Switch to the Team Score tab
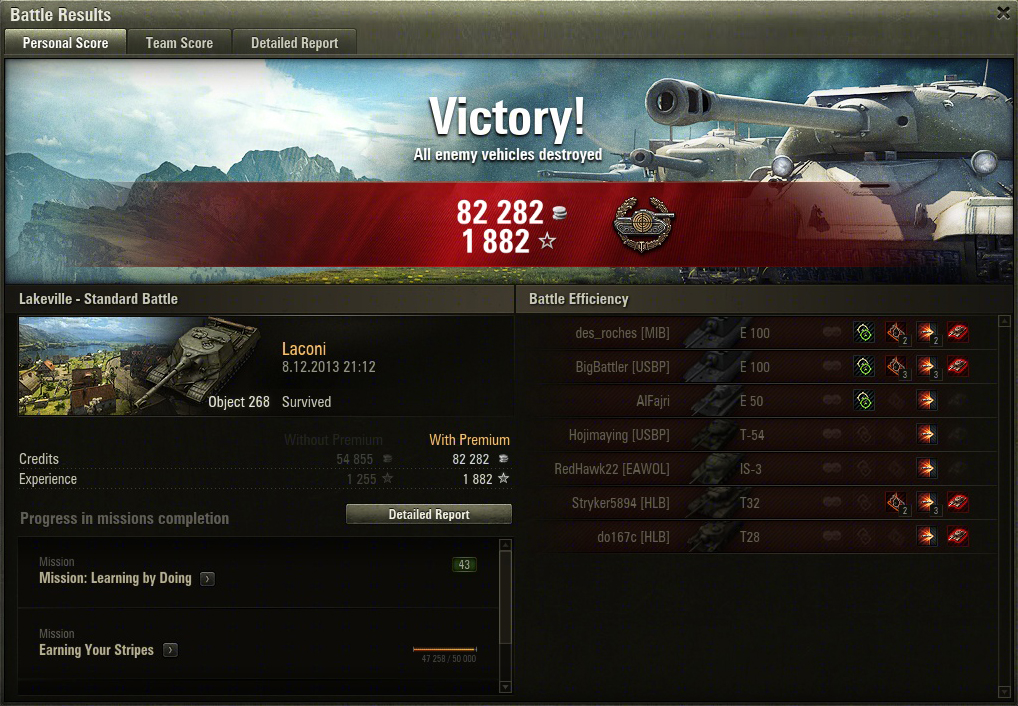Screen dimensions: 1018x706 pyautogui.click(x=179, y=43)
